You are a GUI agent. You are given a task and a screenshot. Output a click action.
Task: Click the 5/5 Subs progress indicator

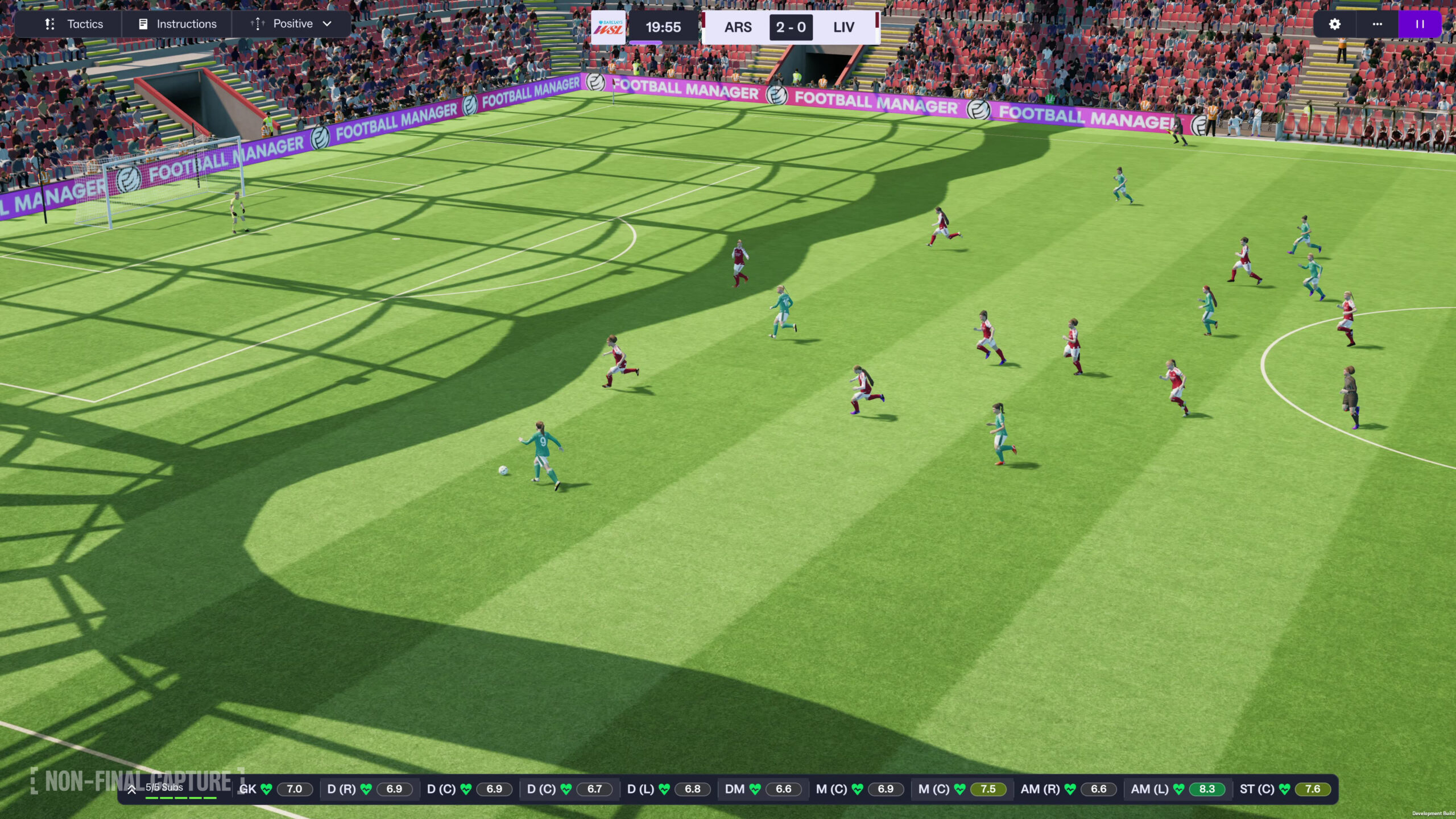164,788
